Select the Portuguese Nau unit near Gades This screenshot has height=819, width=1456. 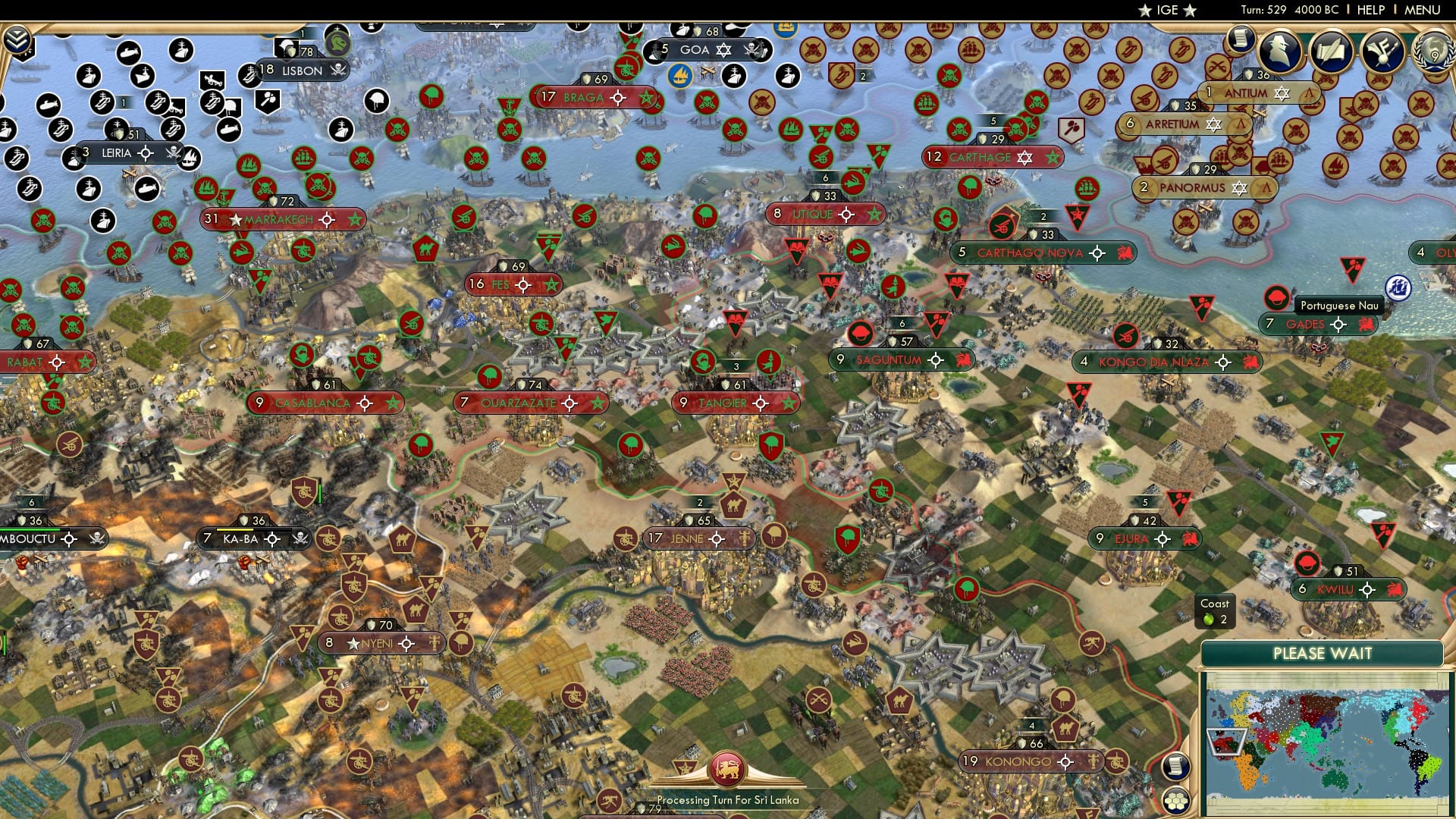tap(1276, 296)
